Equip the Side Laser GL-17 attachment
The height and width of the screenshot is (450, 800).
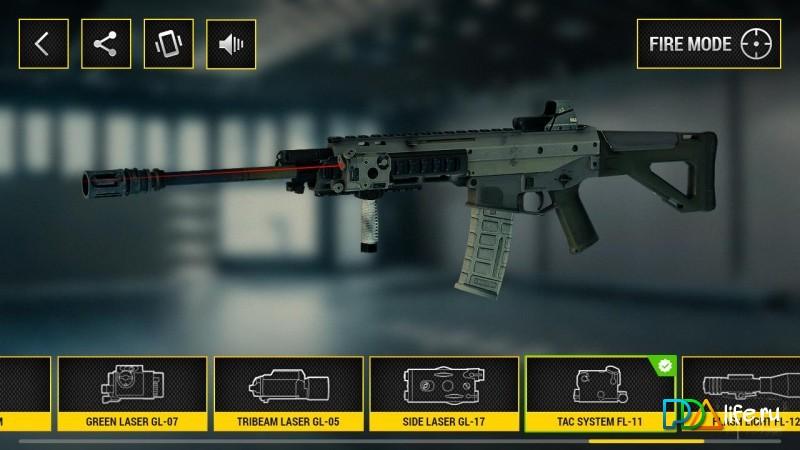(x=443, y=394)
